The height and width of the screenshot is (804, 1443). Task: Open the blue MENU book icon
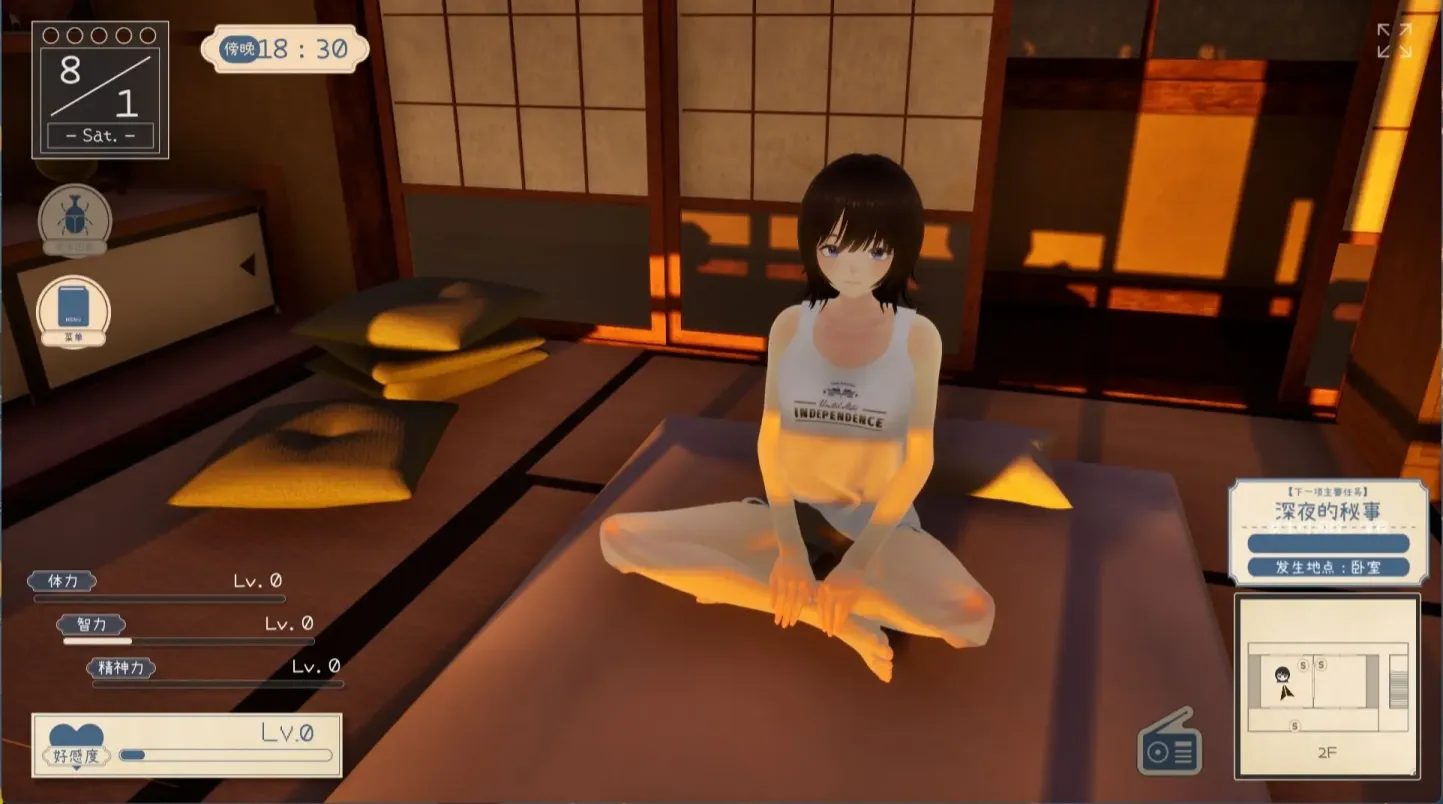73,308
